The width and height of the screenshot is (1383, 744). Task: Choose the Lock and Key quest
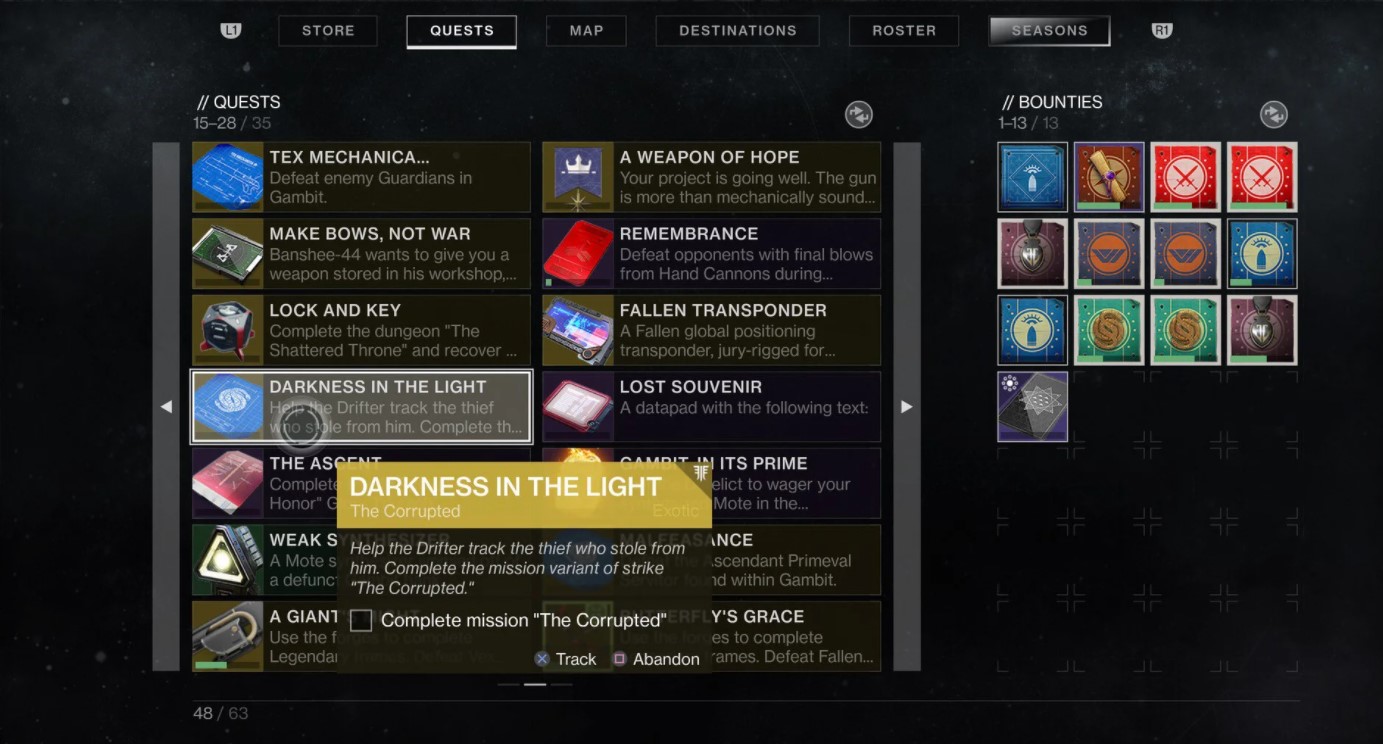click(x=361, y=330)
